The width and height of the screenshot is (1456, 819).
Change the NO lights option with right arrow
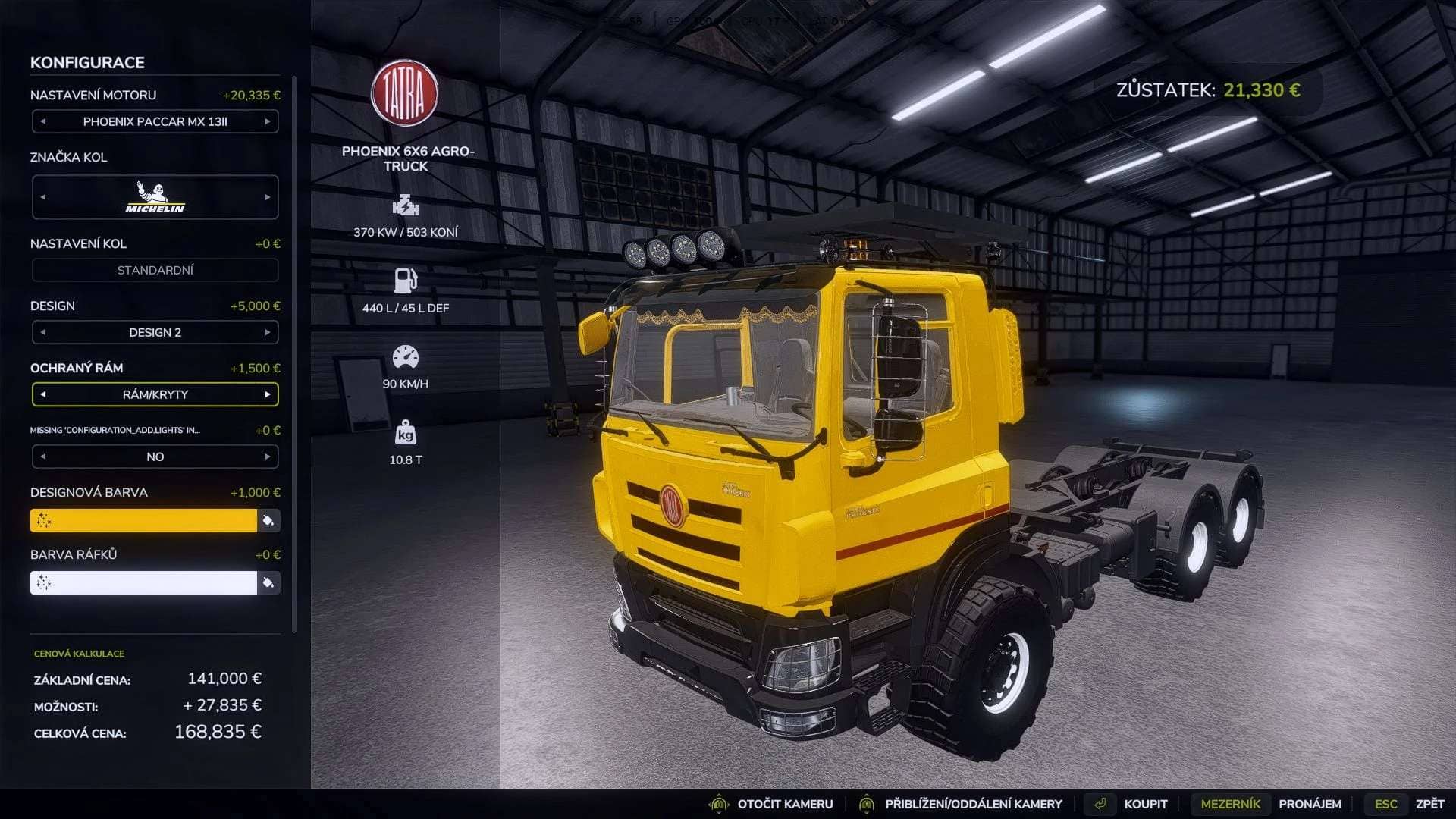pos(268,457)
